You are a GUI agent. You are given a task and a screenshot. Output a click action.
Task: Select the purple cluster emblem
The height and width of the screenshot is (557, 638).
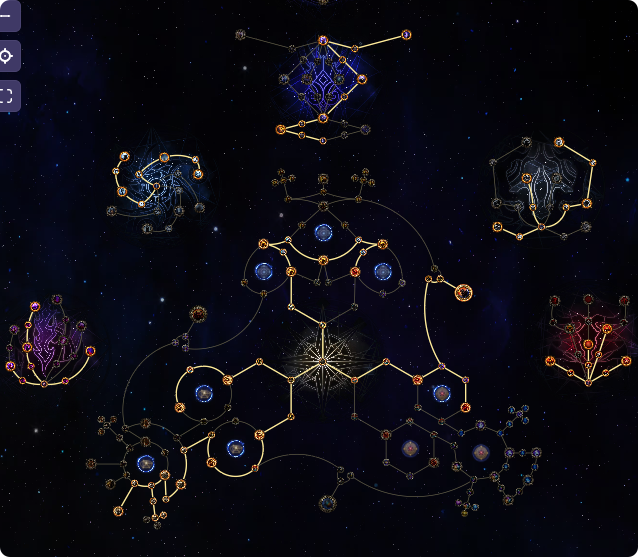47,340
